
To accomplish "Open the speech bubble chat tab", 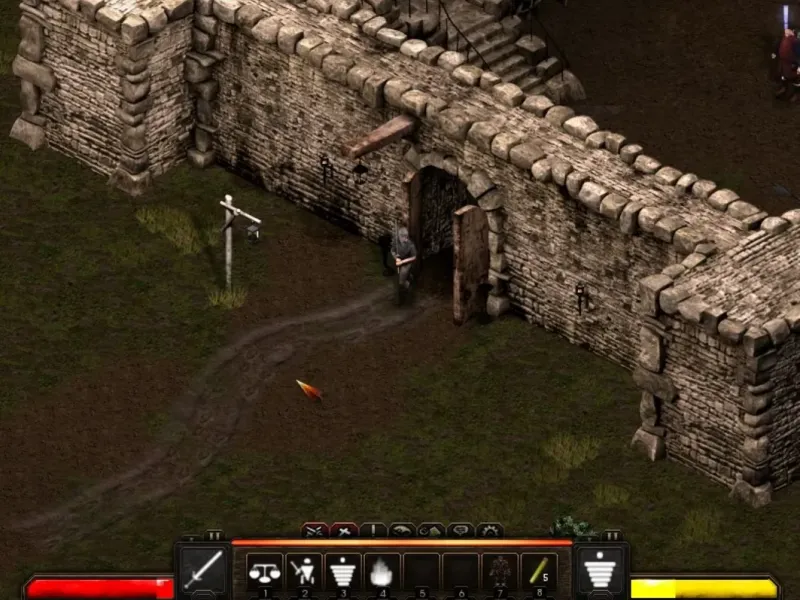I will pos(461,530).
